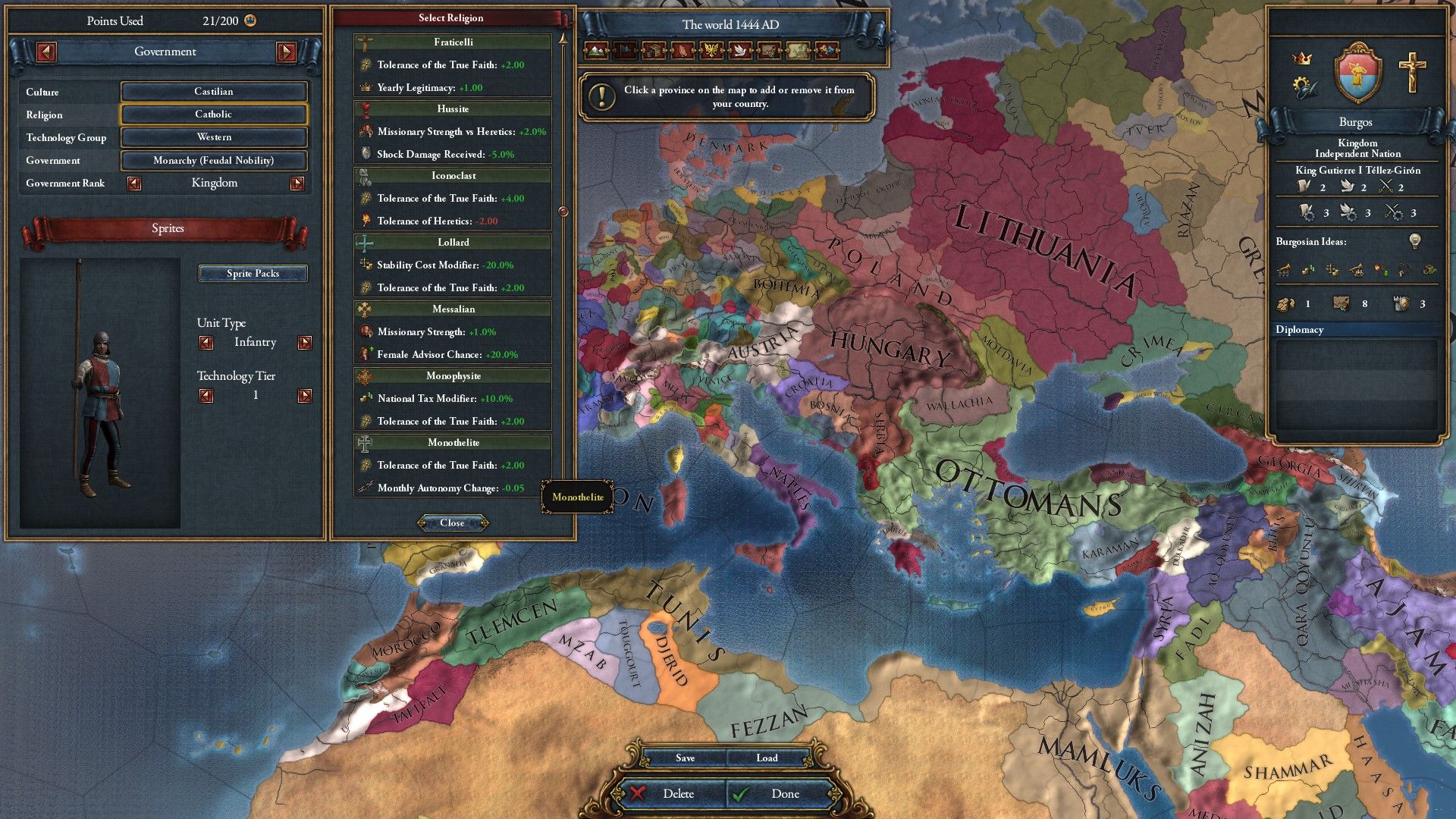Select the religious map mode praying hands icon
The height and width of the screenshot is (819, 1456).
[x=681, y=52]
